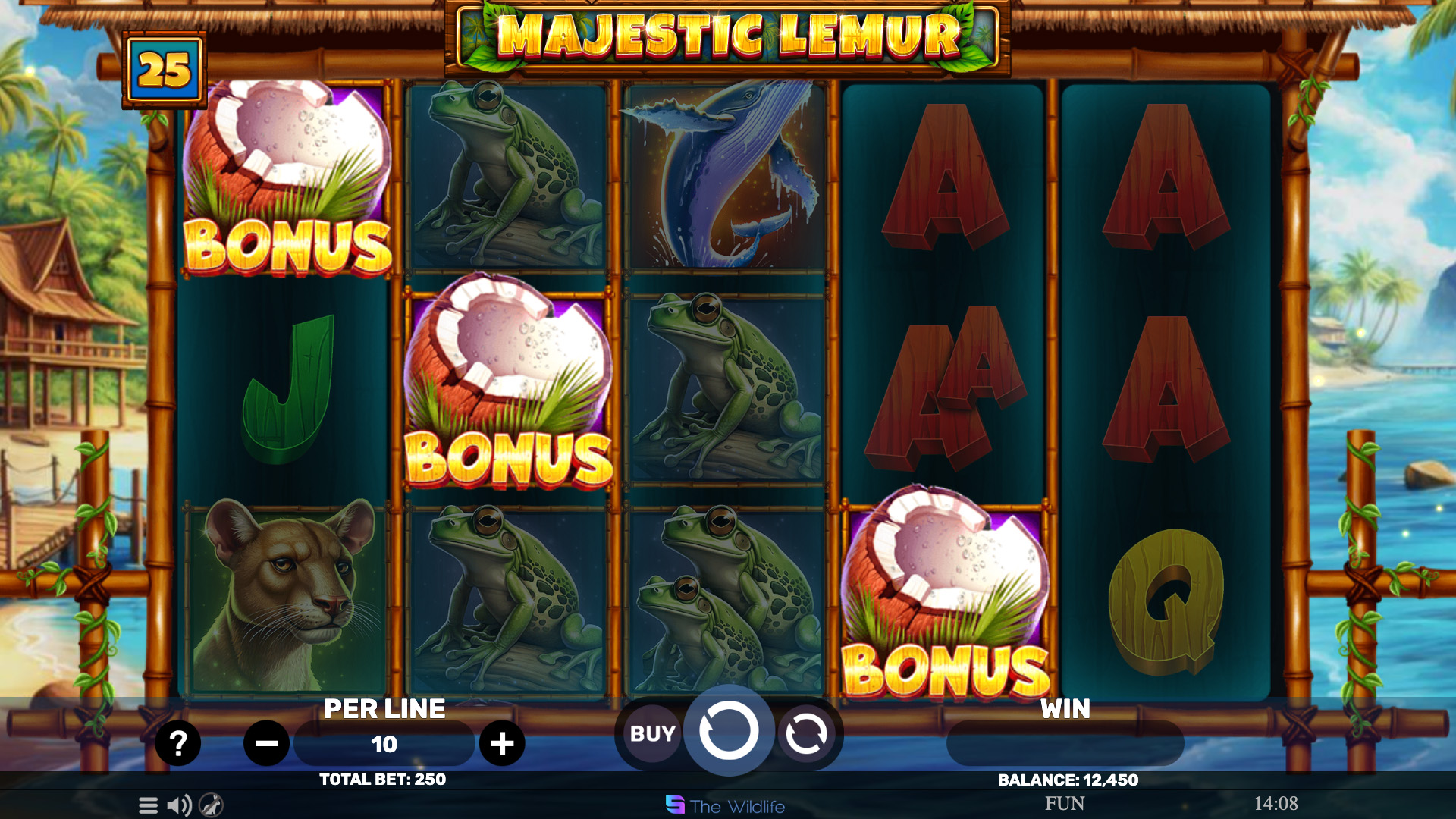Toggle the sound speaker icon
Screen dimensions: 1456x819
click(x=179, y=805)
